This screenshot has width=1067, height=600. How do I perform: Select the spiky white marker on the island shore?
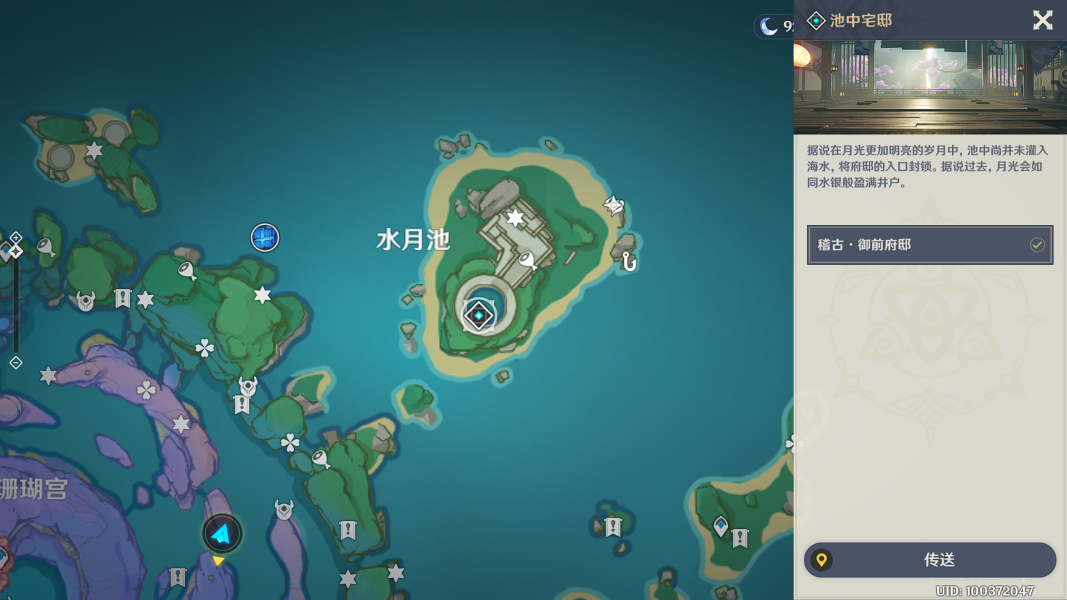tap(613, 206)
